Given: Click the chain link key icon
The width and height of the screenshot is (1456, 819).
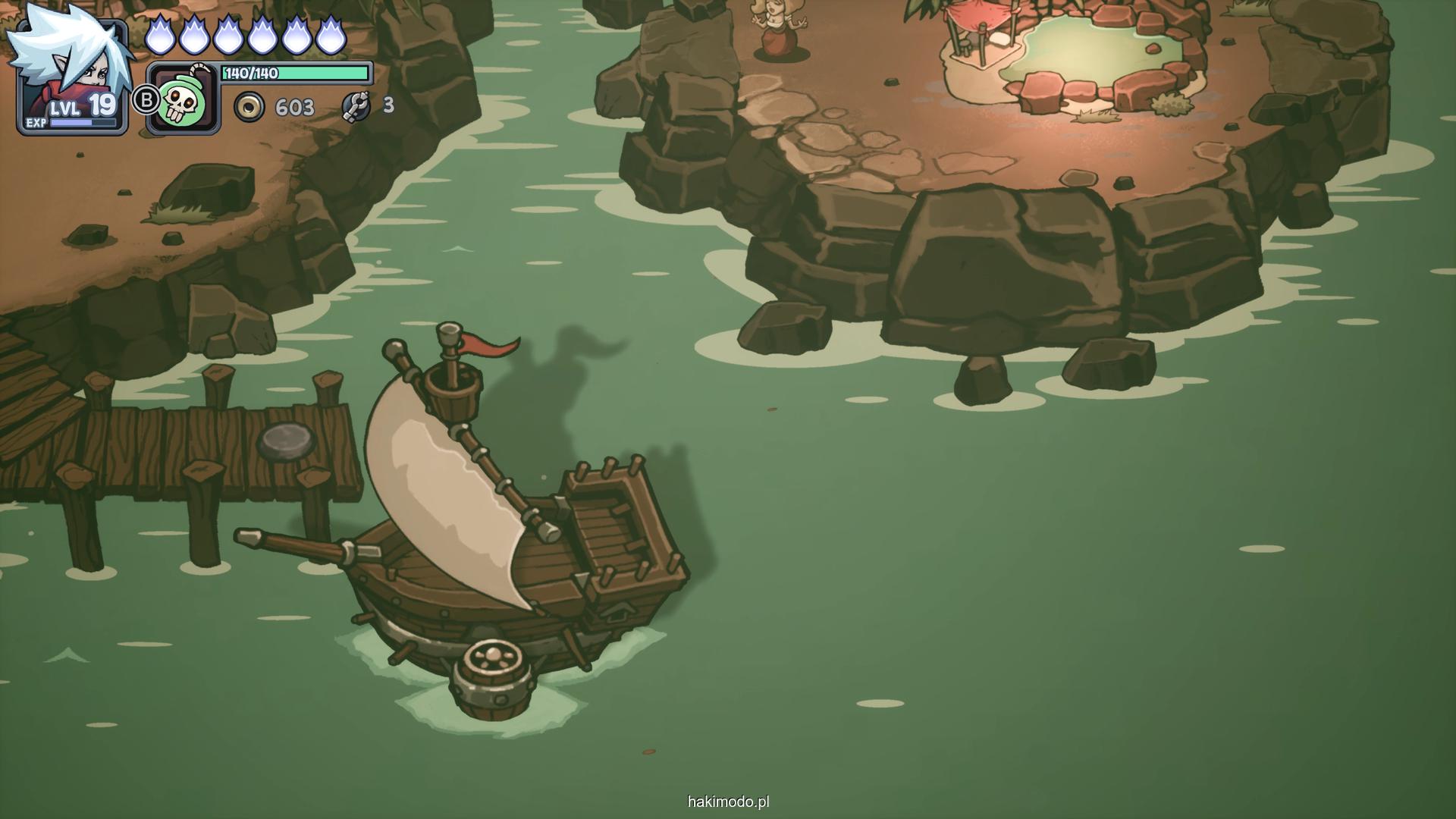Looking at the screenshot, I should (x=356, y=106).
